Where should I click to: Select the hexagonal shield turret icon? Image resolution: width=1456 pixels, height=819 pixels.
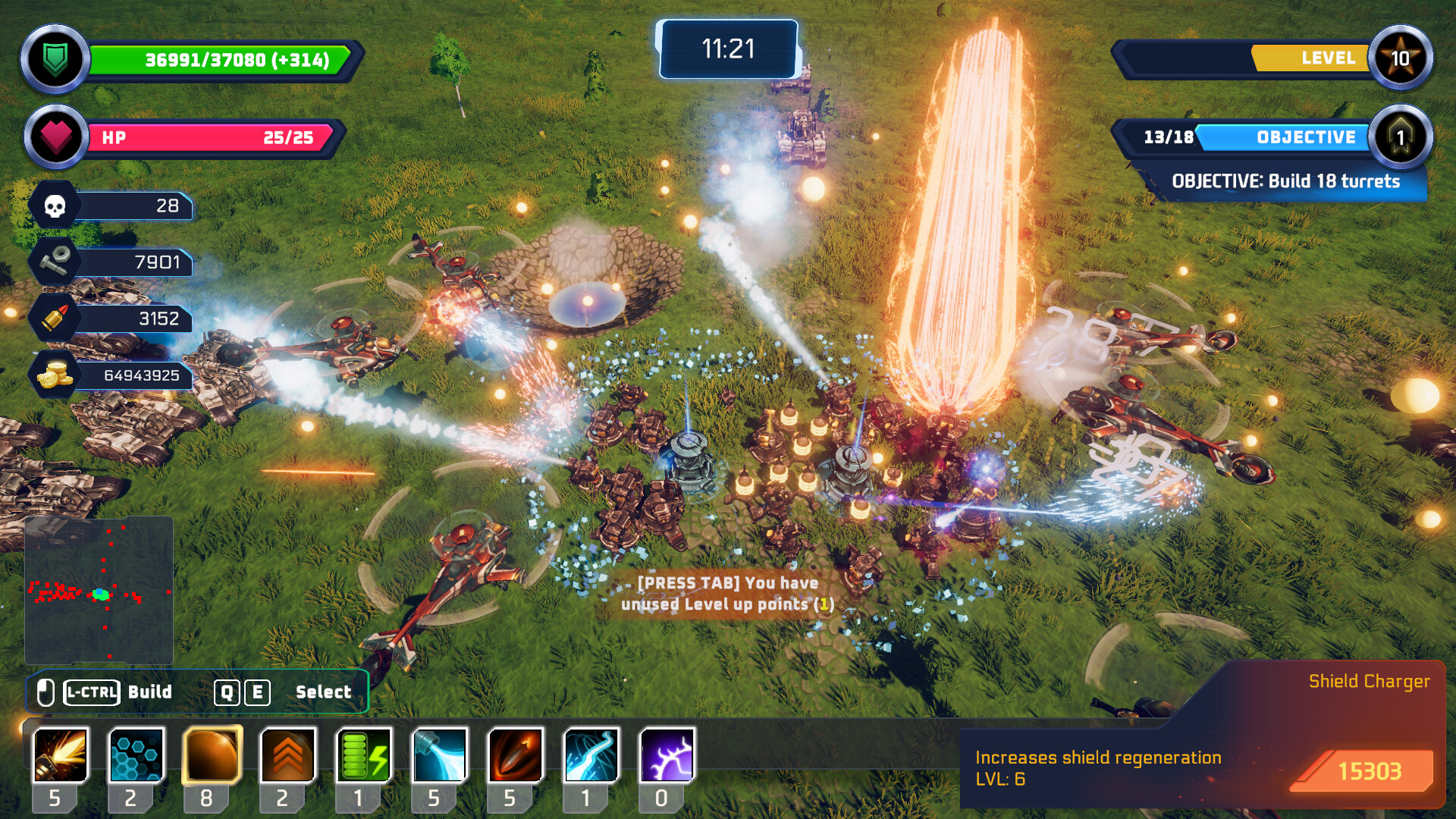[138, 755]
